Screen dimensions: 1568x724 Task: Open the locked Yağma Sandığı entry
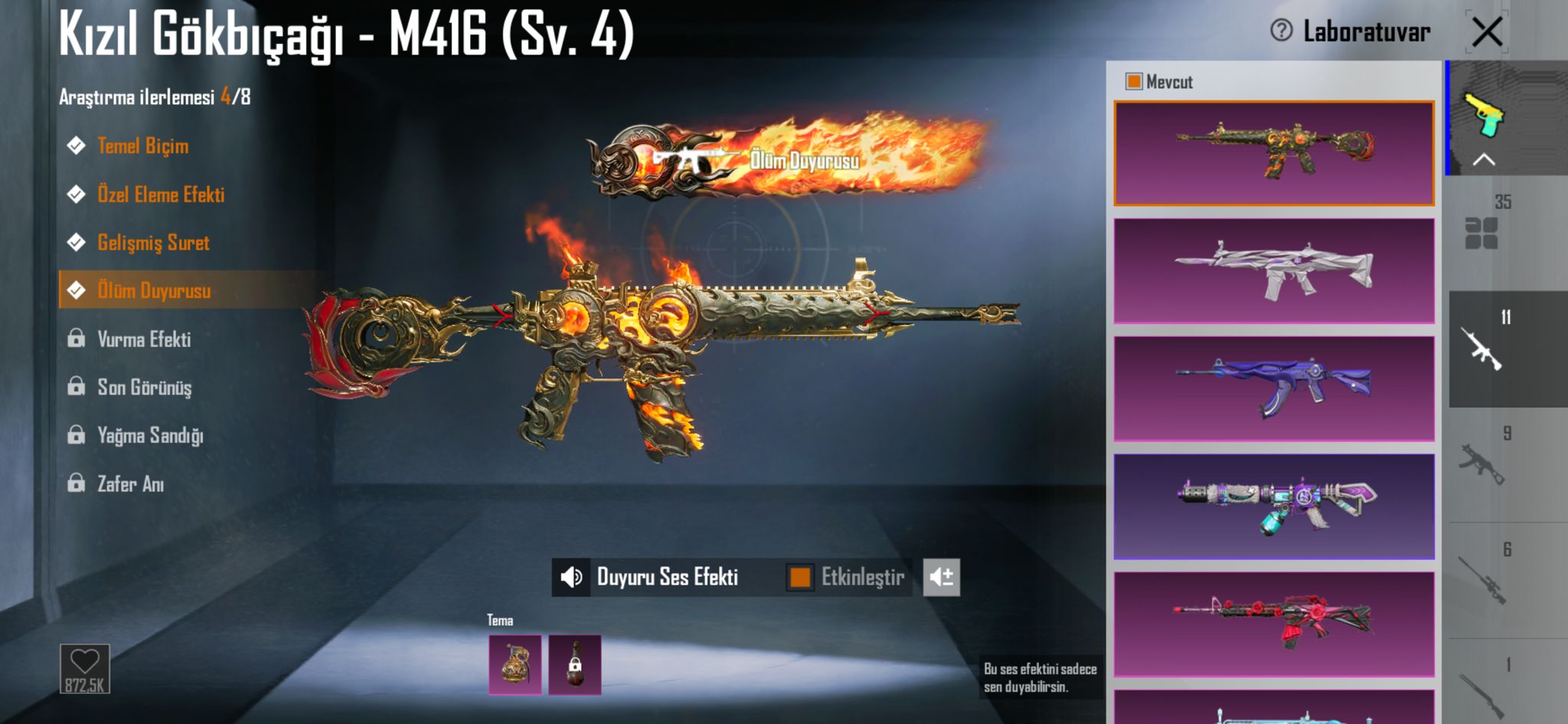point(150,436)
